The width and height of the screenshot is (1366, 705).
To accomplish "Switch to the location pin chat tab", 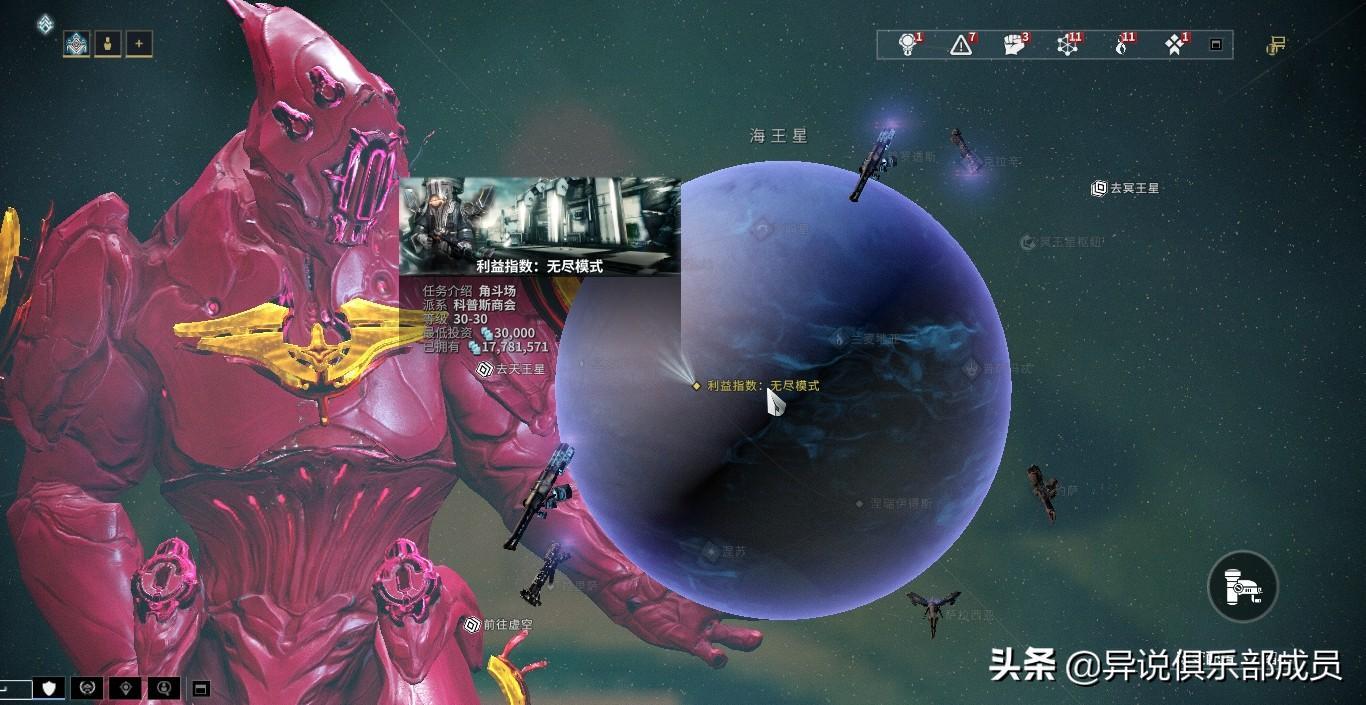I will (x=125, y=688).
